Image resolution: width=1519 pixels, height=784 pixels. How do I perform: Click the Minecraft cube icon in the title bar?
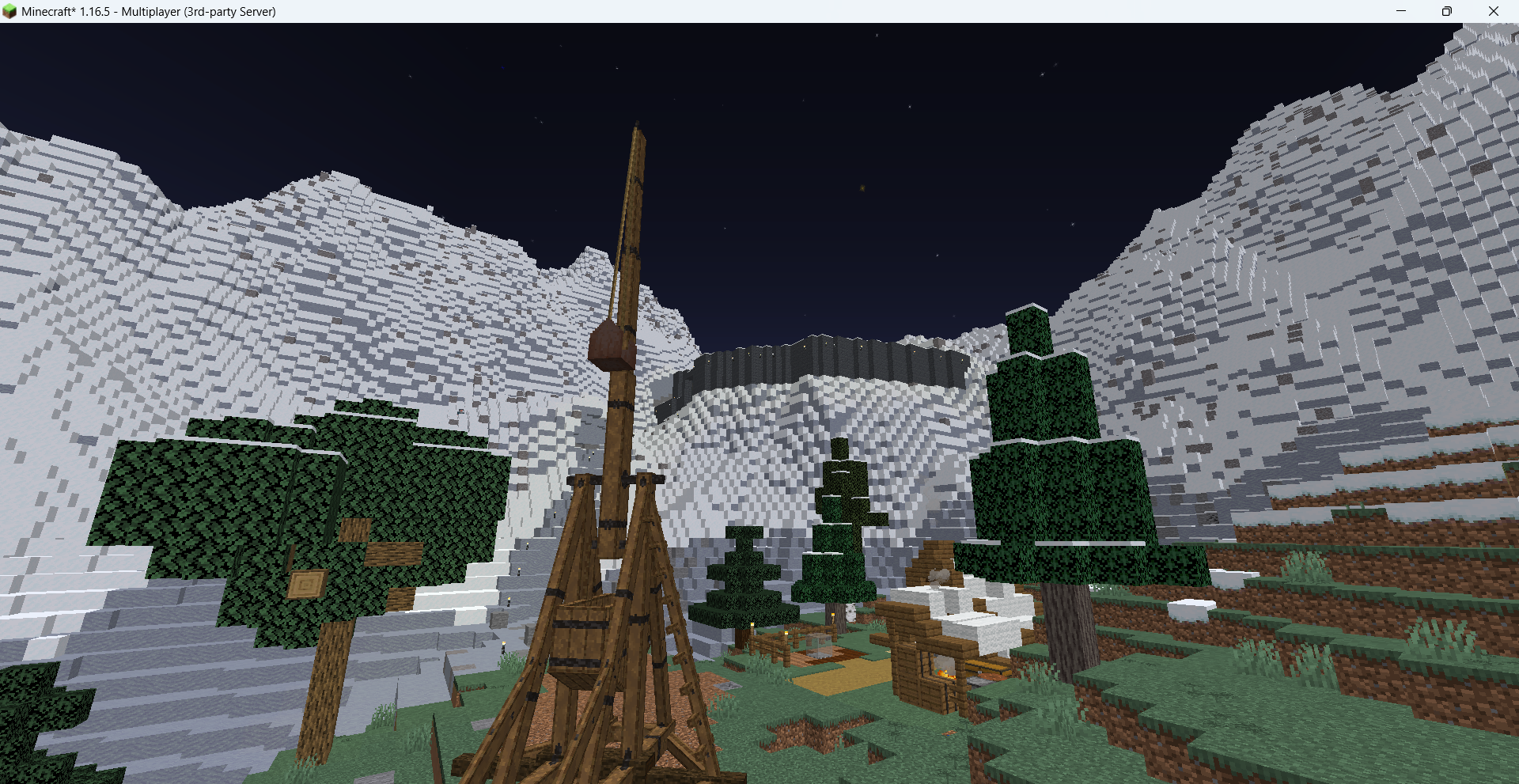(11, 12)
